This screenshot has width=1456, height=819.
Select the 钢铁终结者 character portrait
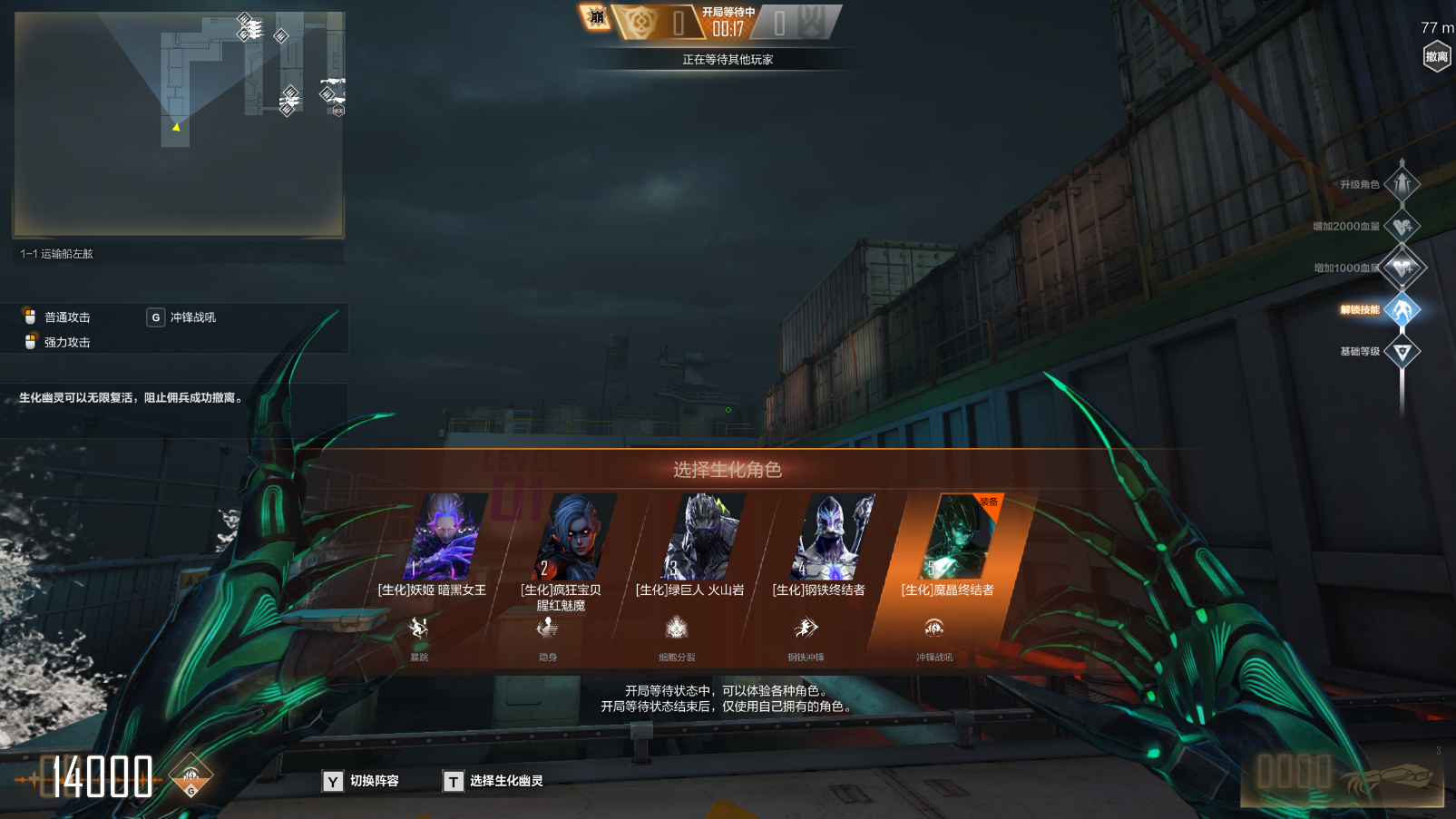pyautogui.click(x=833, y=537)
